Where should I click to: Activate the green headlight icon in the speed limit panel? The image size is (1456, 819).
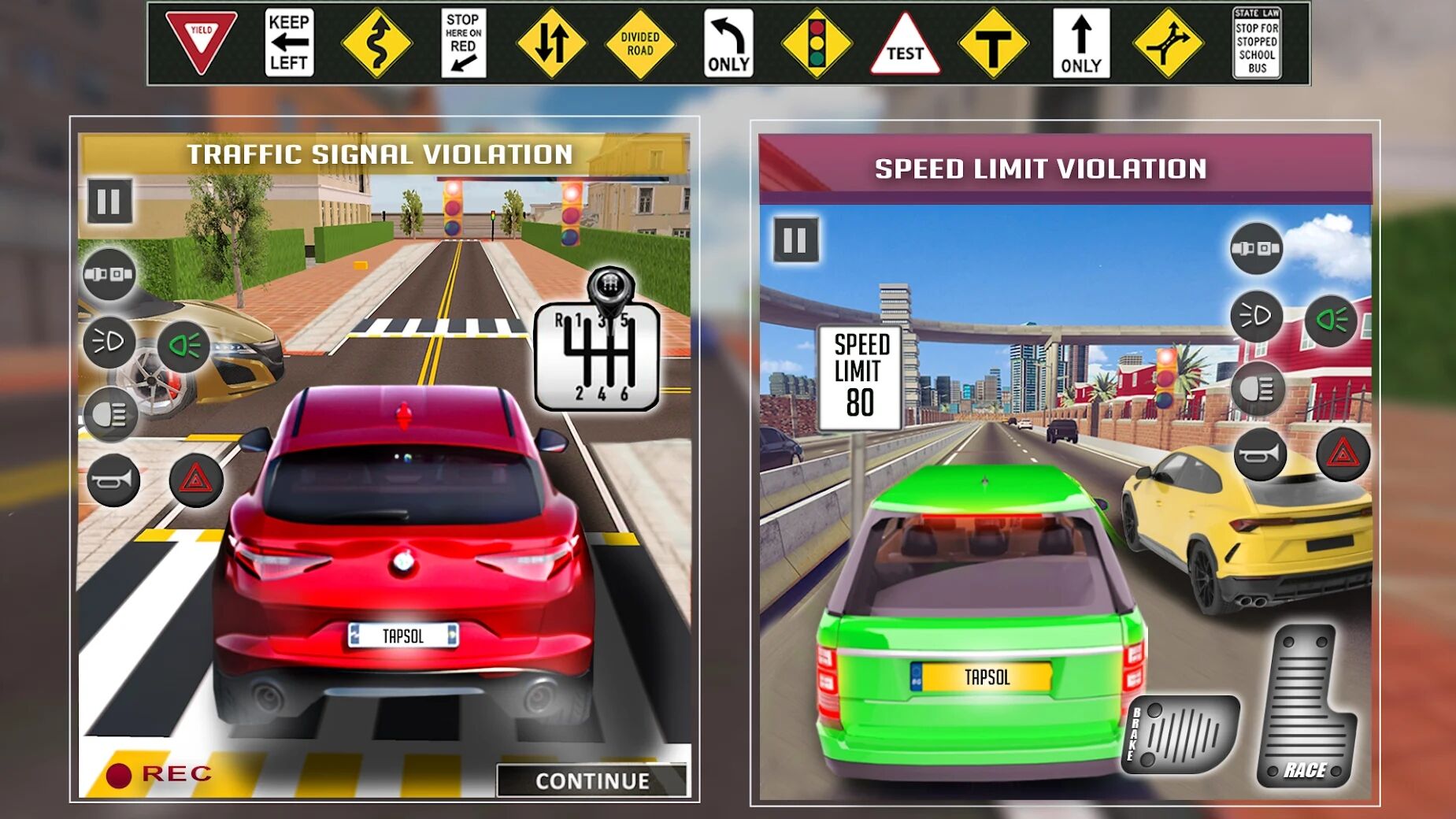point(1331,320)
